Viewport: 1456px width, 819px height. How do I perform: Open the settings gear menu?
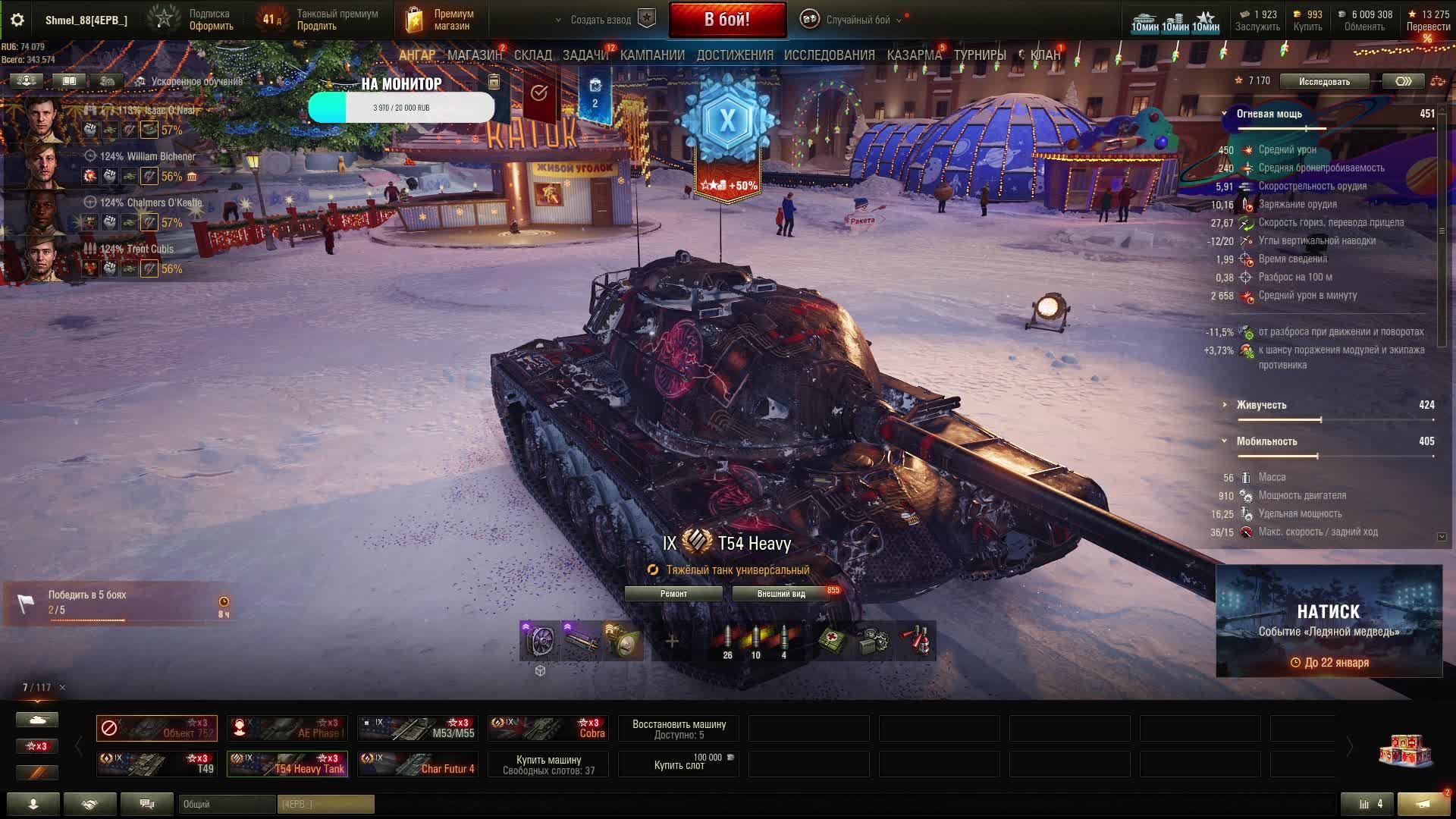coord(17,20)
